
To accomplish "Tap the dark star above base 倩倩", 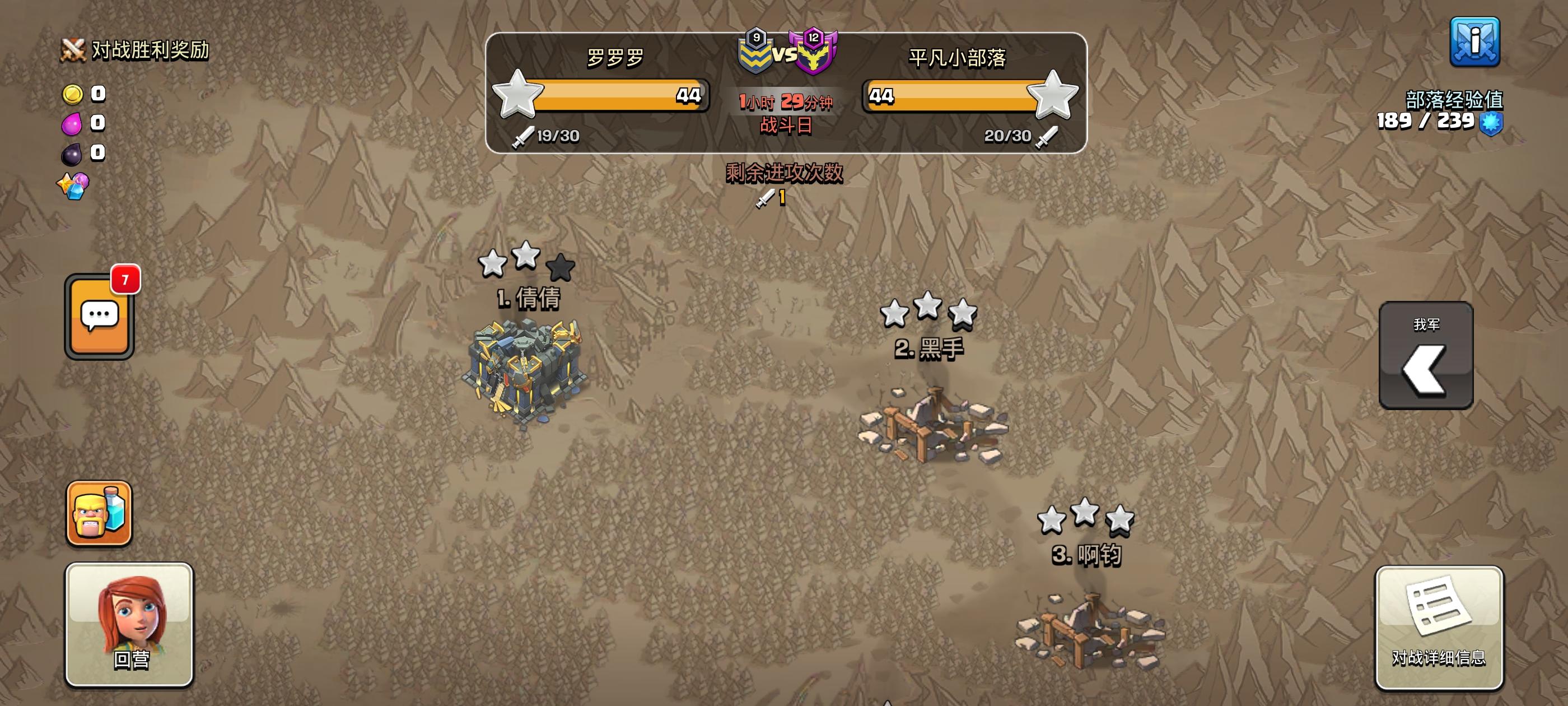I will [562, 268].
